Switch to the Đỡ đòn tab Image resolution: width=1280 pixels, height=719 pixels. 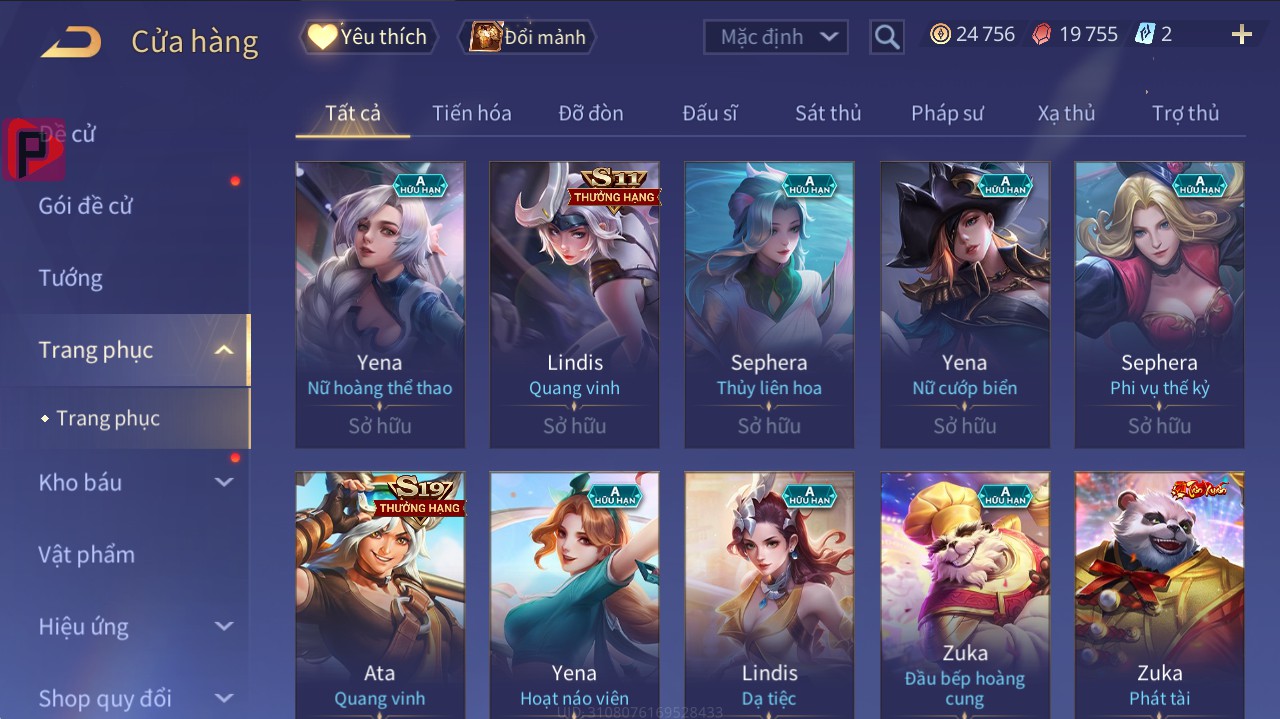point(590,113)
